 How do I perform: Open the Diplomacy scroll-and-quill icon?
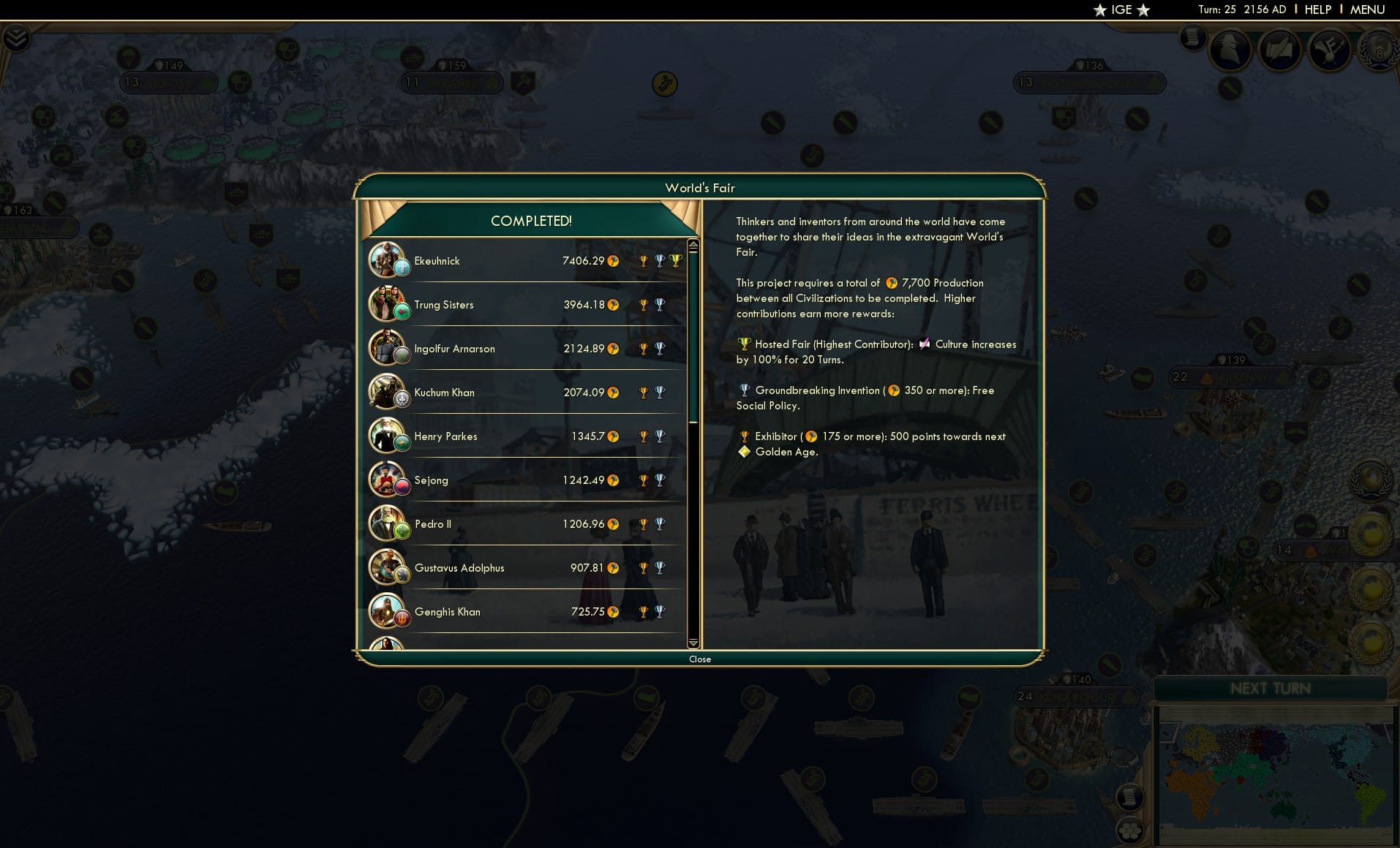tap(1282, 50)
